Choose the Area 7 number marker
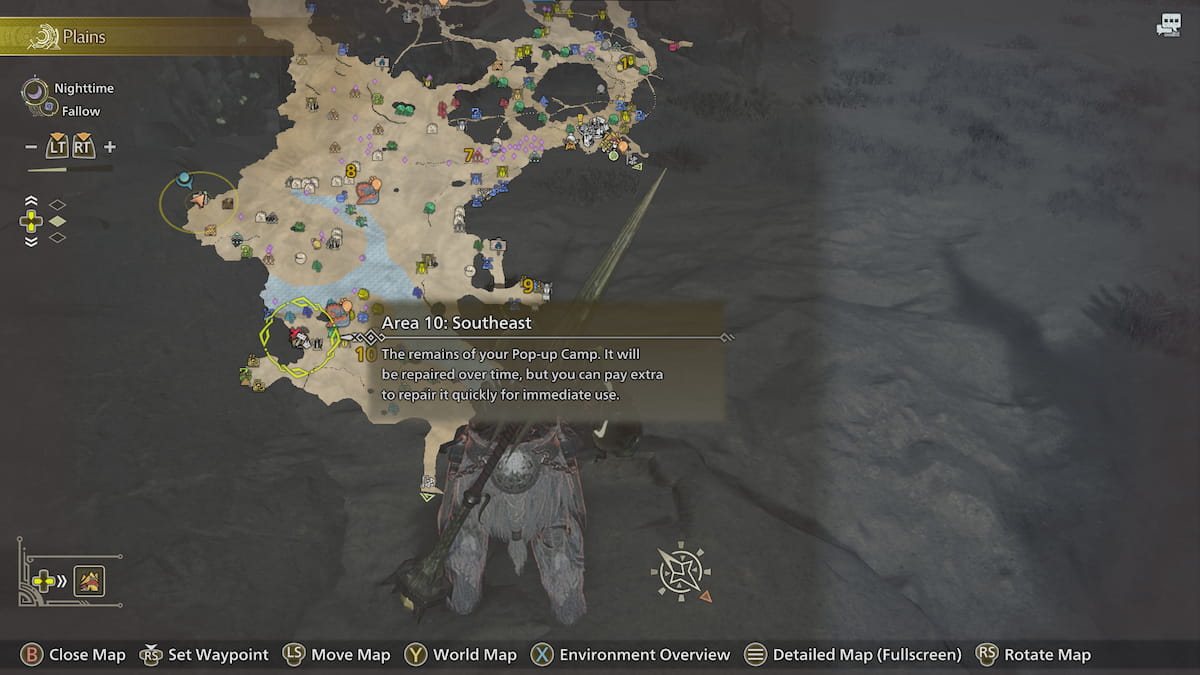 [468, 155]
